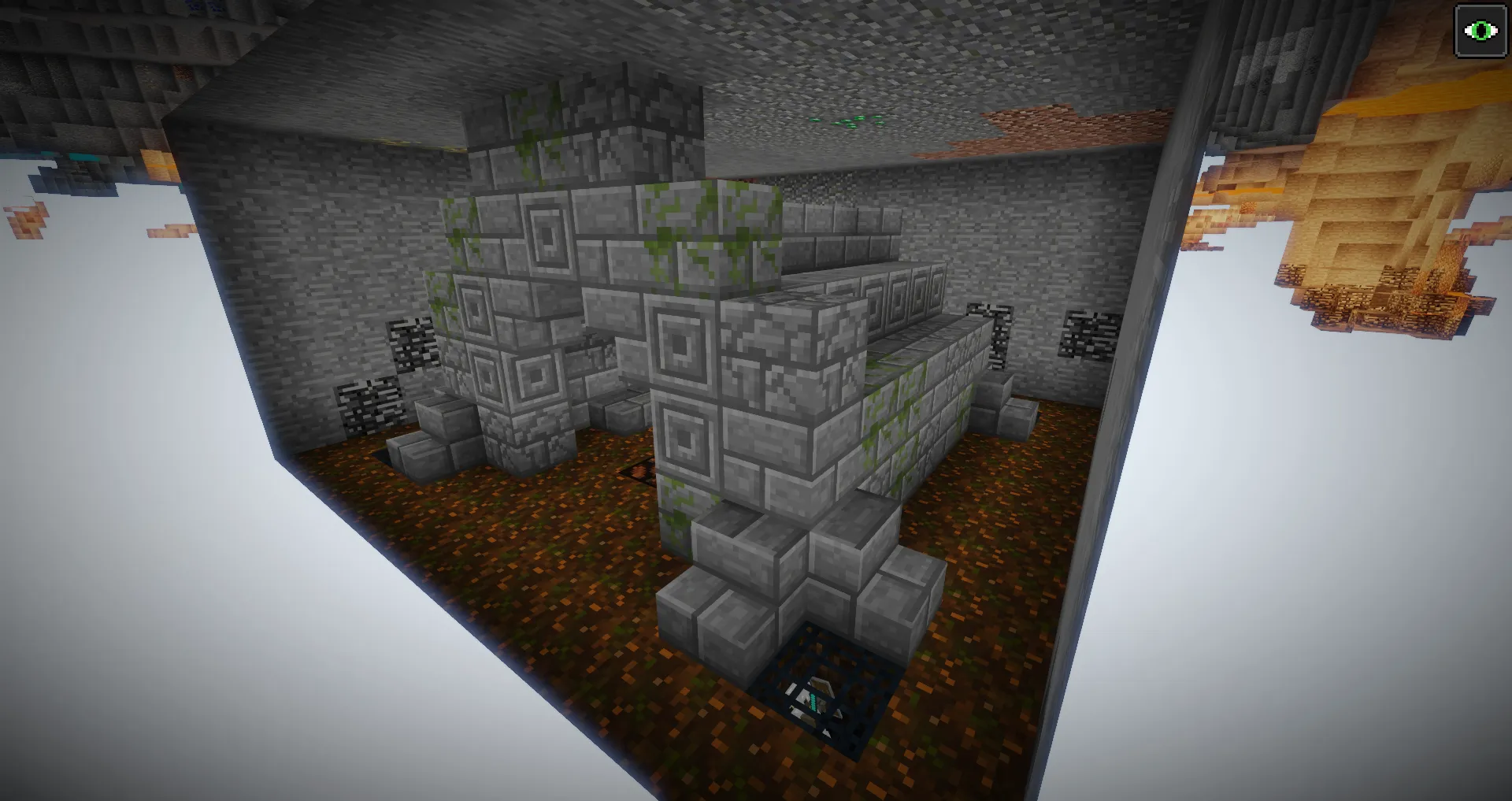Screen dimensions: 1512x801
Task: Select the green glow on the ceiling
Action: tap(847, 118)
